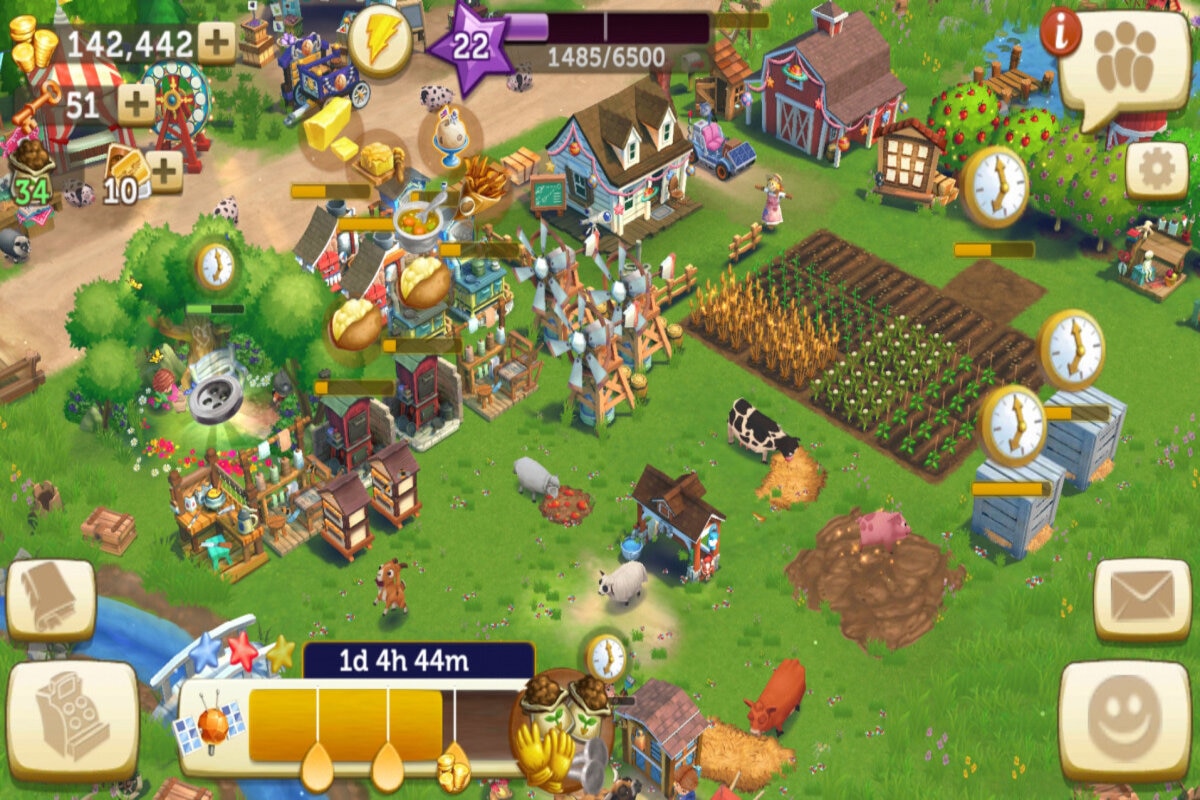Screen dimensions: 1200x800
Task: Tap the plus button beside the coin total
Action: pos(217,42)
